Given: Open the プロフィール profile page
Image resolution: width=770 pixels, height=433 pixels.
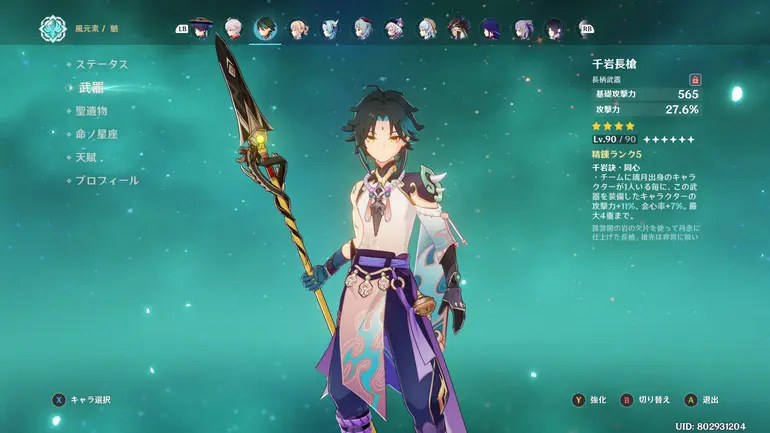Looking at the screenshot, I should point(107,180).
